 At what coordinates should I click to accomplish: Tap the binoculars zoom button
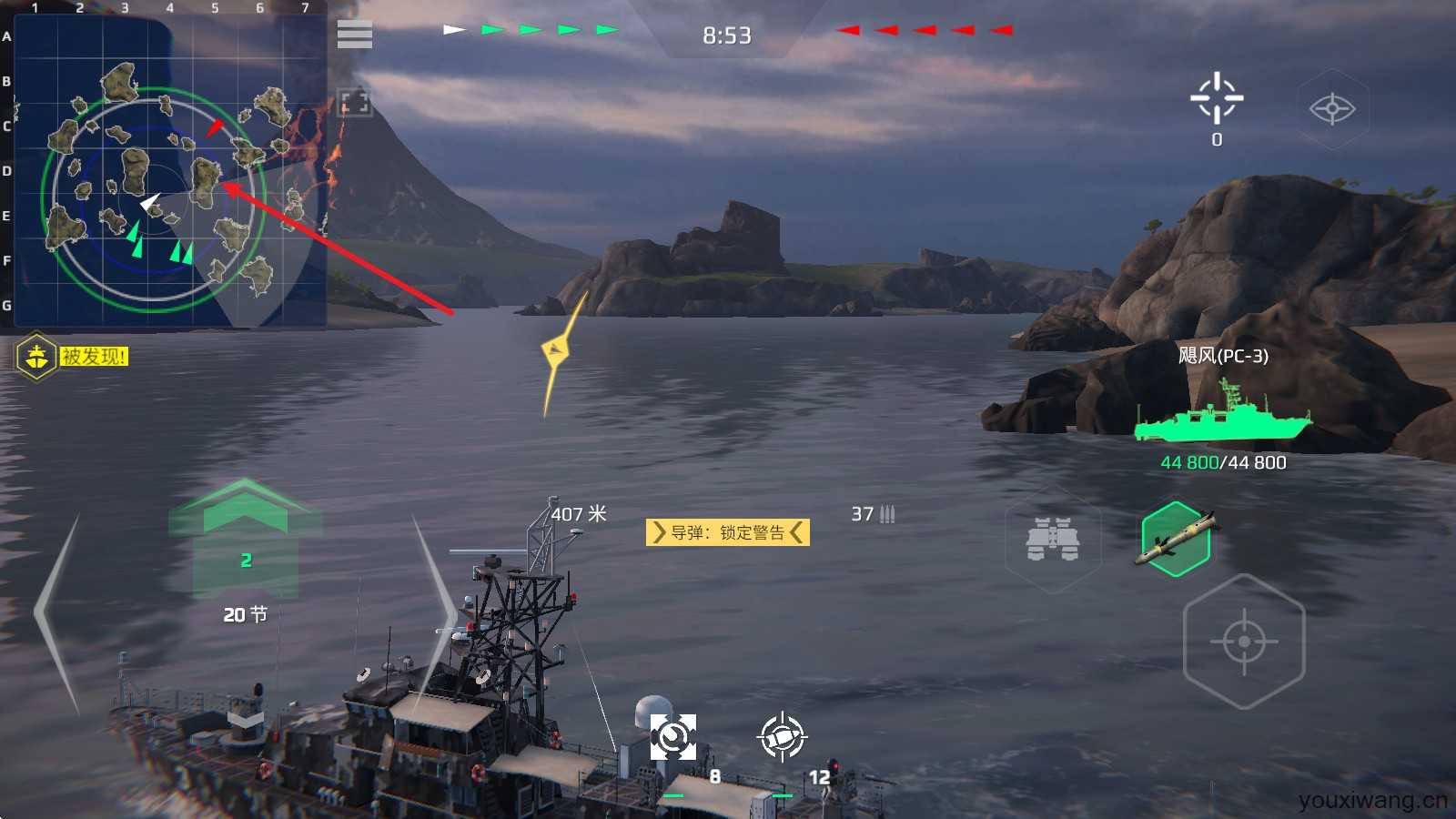[1053, 539]
